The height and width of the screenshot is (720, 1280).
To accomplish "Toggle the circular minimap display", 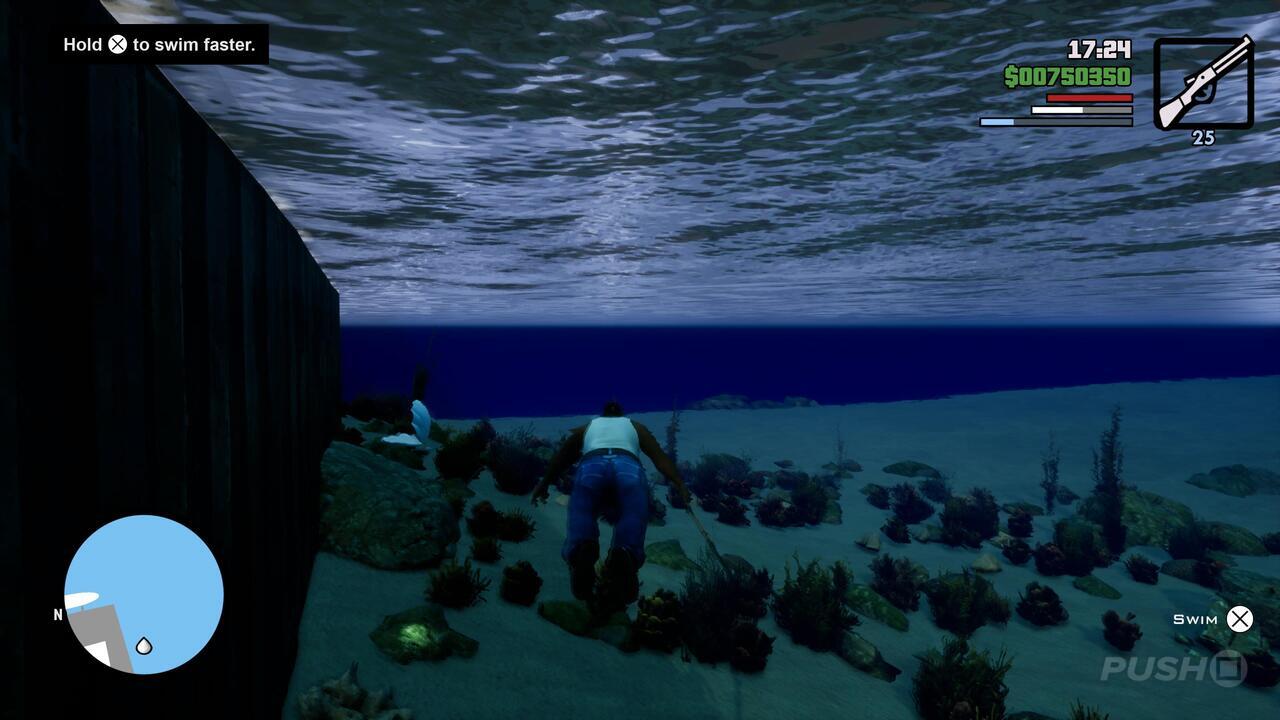I will pyautogui.click(x=142, y=595).
